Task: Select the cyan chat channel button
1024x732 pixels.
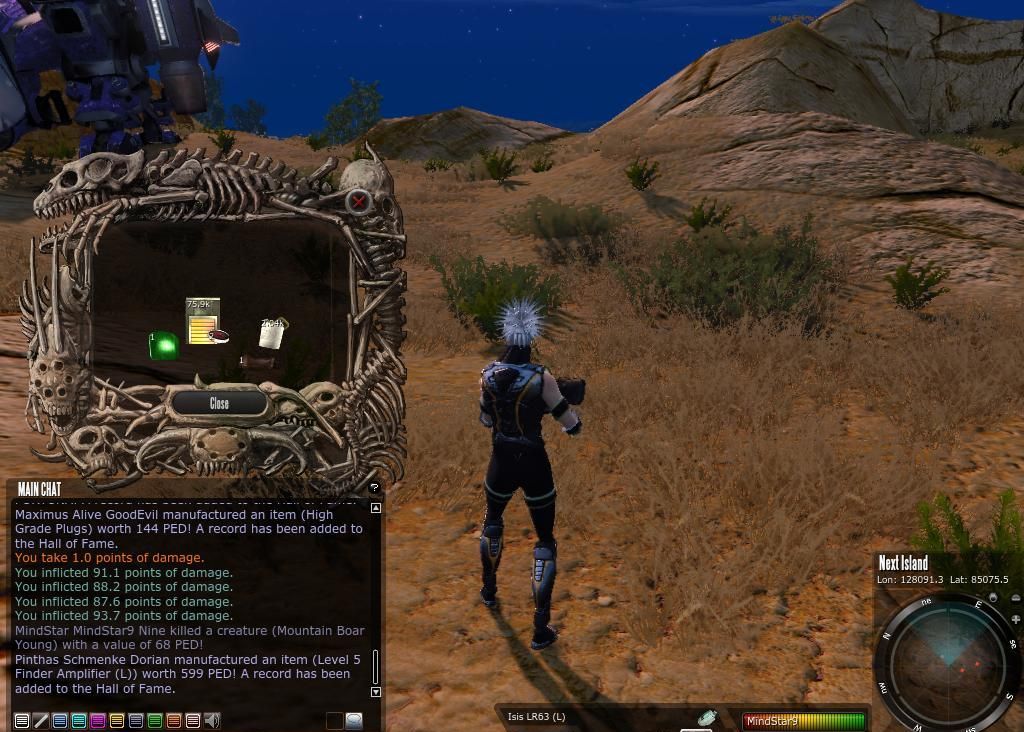Action: [79, 720]
